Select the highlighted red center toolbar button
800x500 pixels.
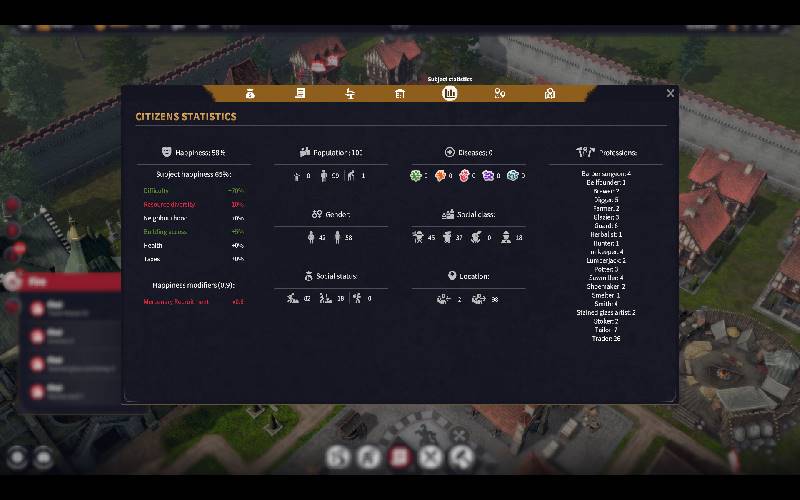399,457
